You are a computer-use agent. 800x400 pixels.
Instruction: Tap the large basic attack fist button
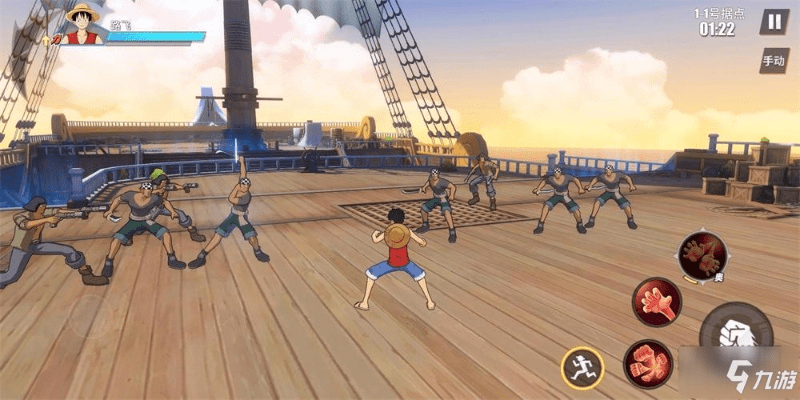pos(737,338)
